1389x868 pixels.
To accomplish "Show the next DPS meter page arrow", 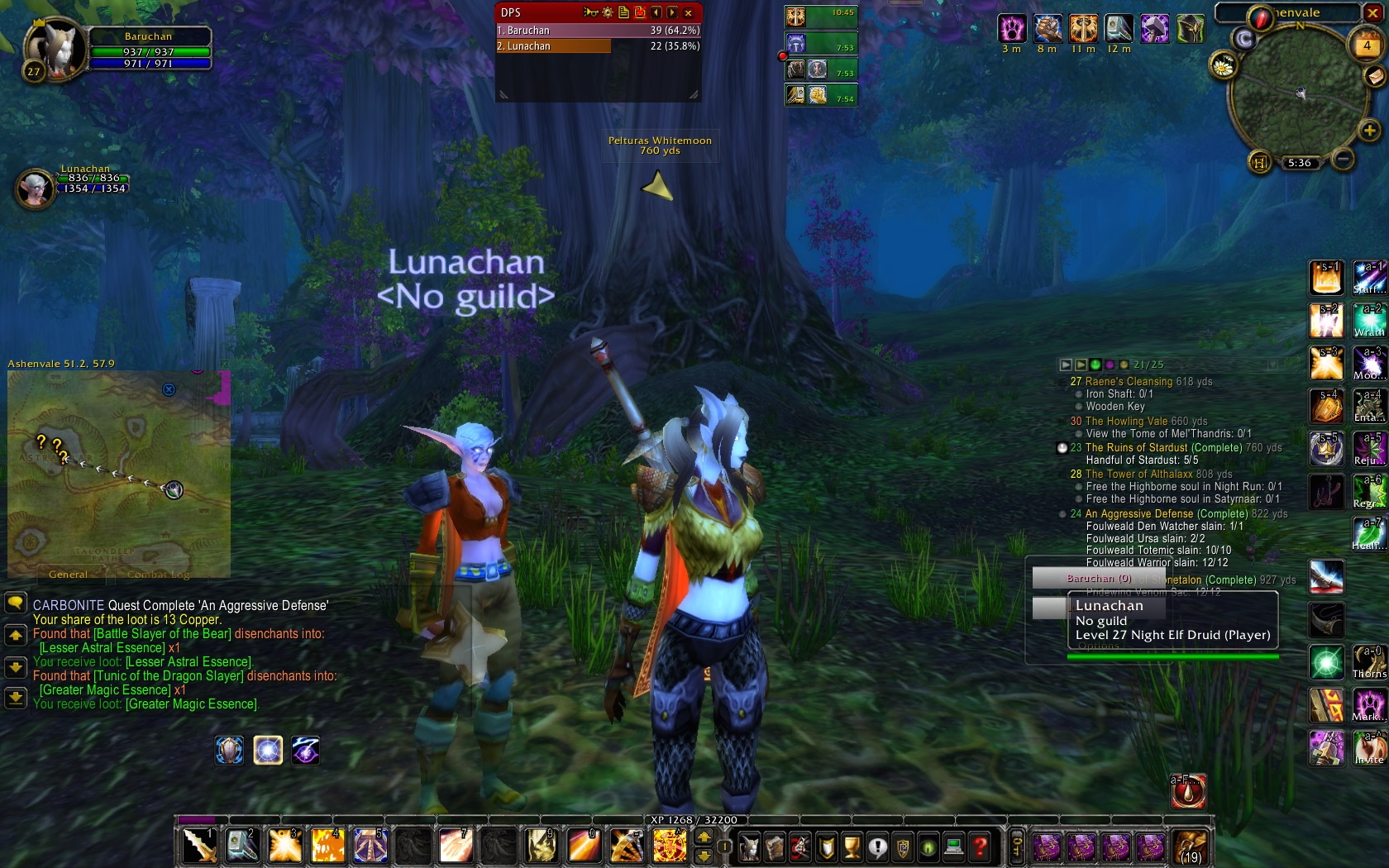I will click(x=672, y=12).
